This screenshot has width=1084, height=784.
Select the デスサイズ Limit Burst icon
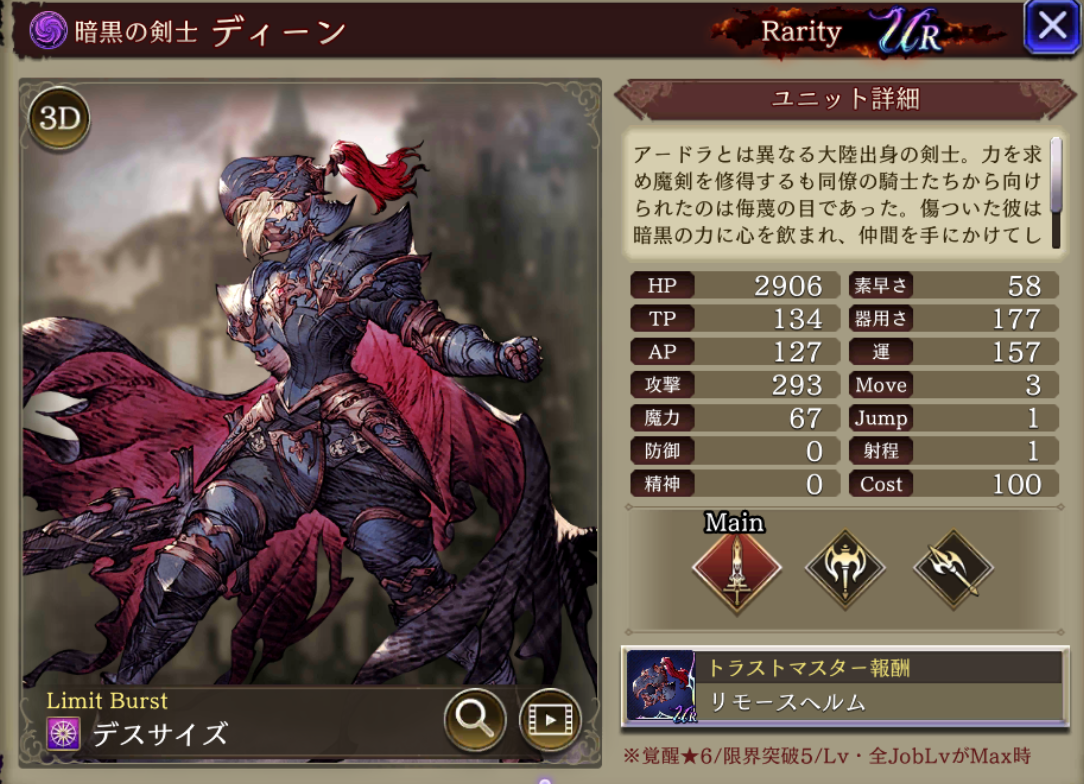pos(63,734)
